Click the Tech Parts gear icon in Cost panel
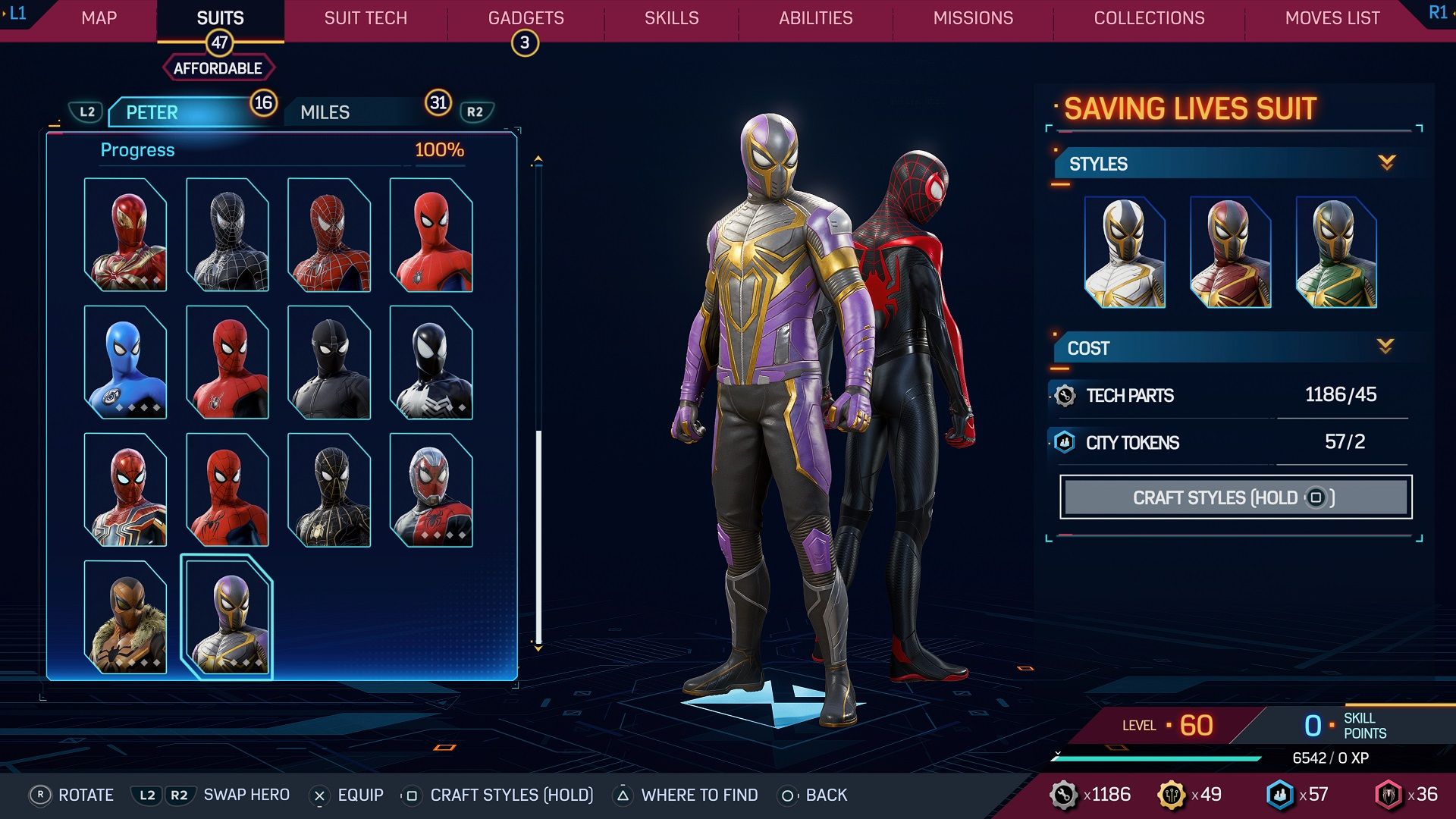1456x819 pixels. (1063, 395)
